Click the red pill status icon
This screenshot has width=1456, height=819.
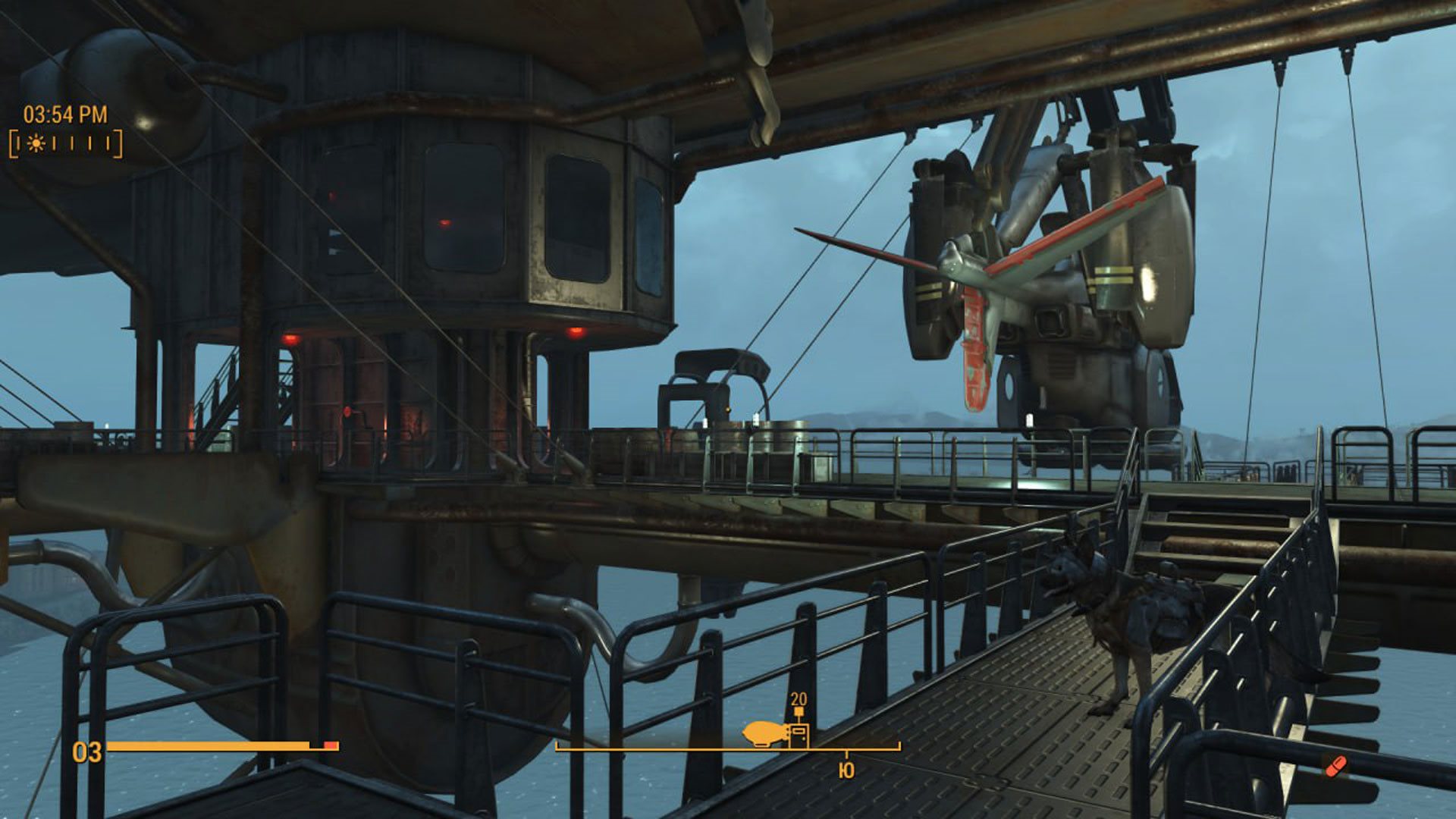[1335, 767]
